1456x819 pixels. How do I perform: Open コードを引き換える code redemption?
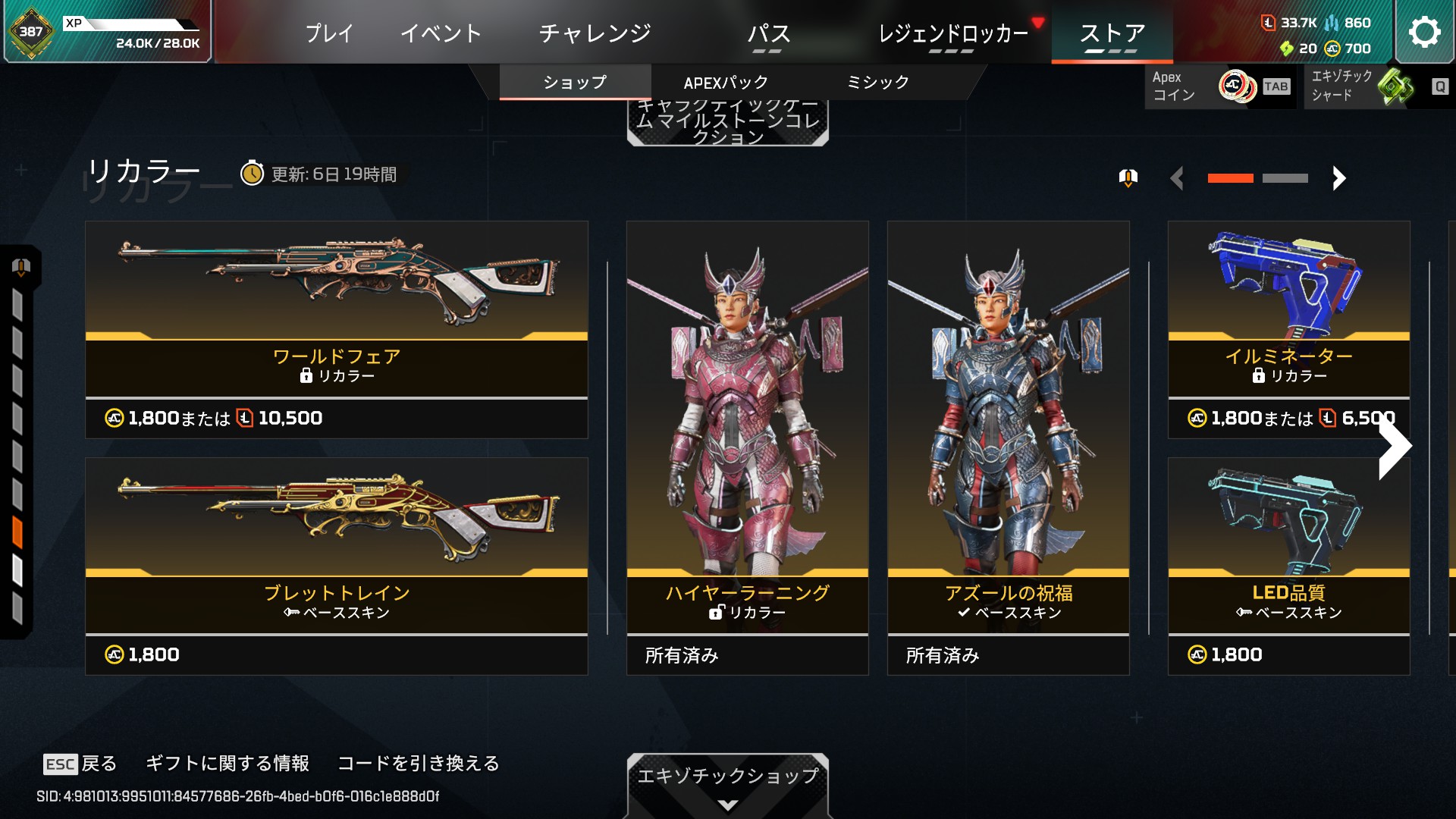[418, 763]
